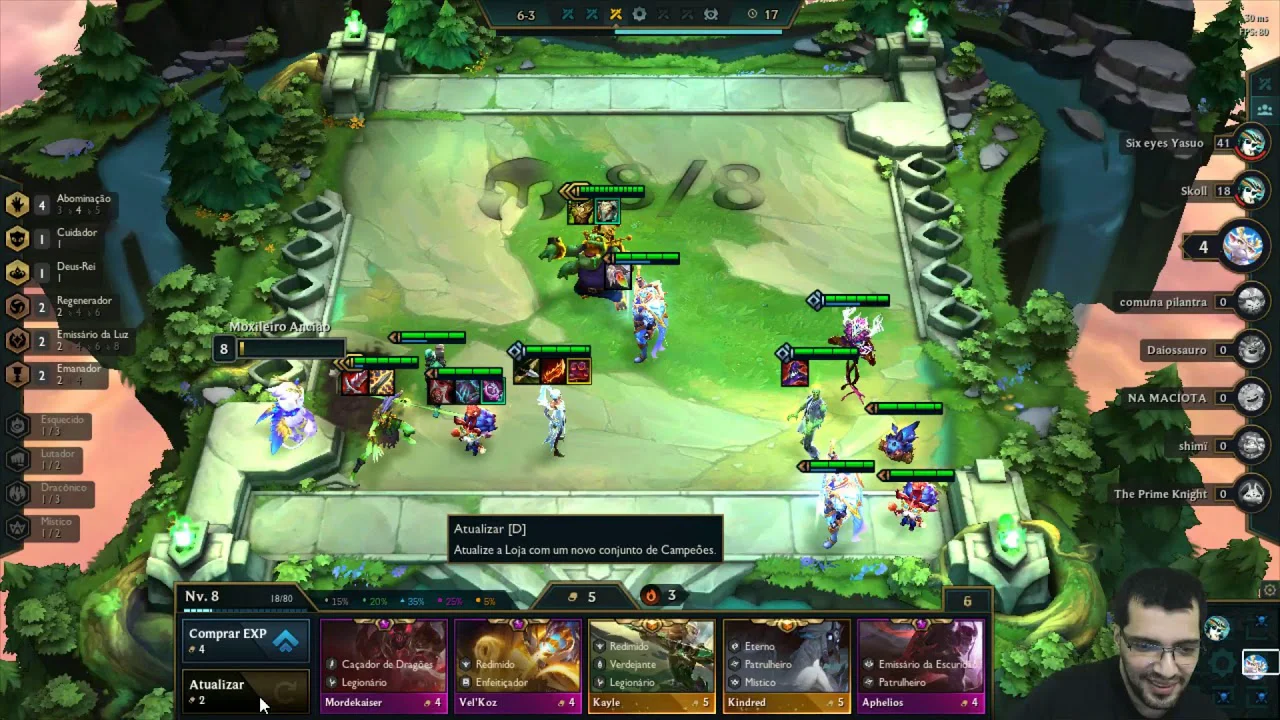Image resolution: width=1280 pixels, height=720 pixels.
Task: Refresh the shop with Atualizar
Action: 245,691
